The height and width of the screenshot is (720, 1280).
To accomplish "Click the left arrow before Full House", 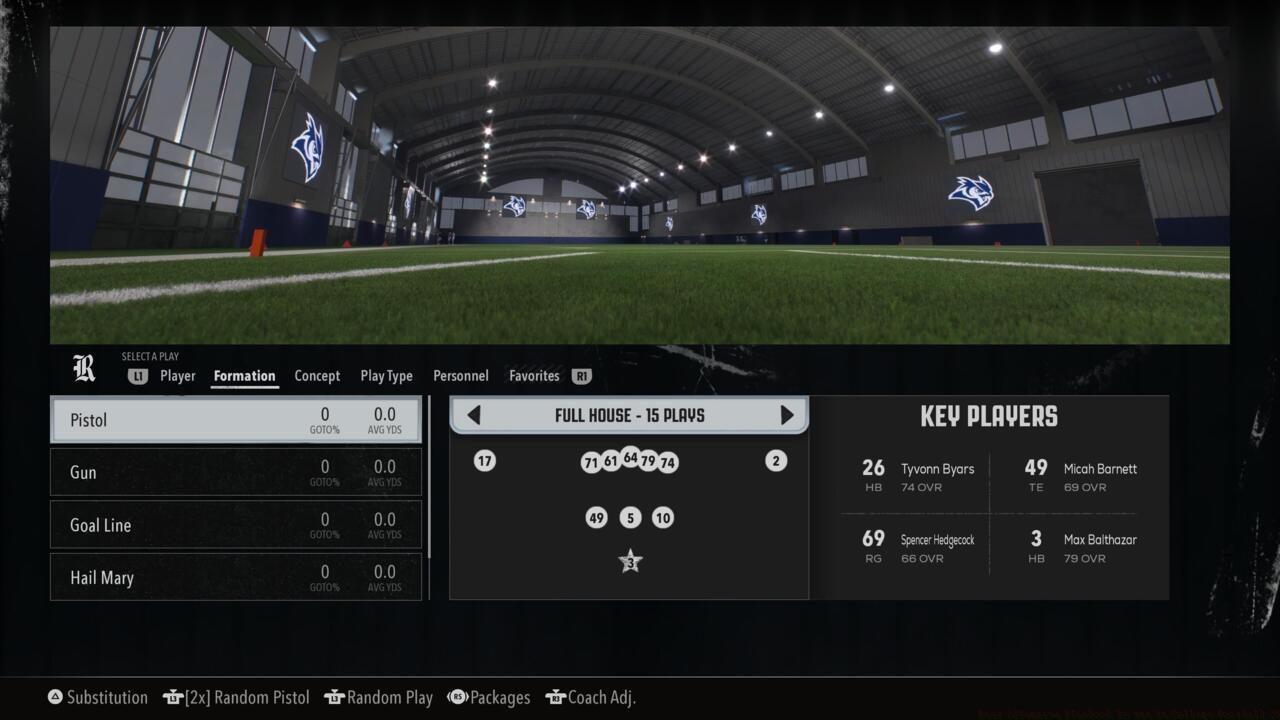I will [x=473, y=415].
